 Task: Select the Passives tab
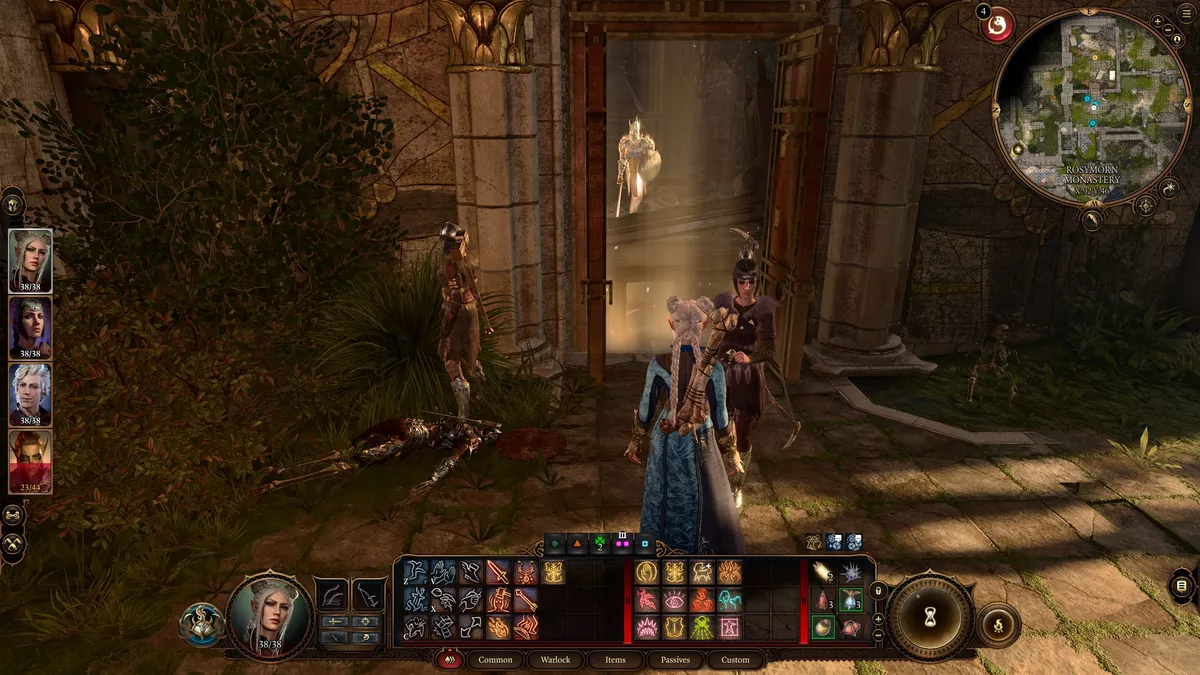coord(675,660)
